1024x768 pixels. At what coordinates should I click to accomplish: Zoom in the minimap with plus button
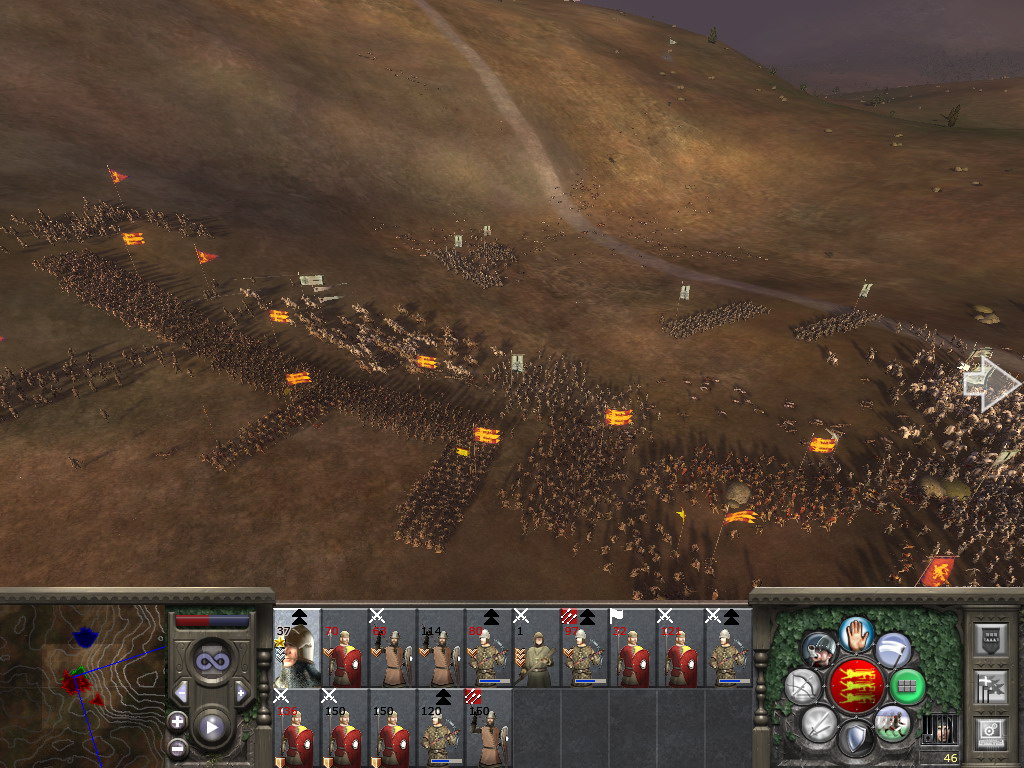178,721
